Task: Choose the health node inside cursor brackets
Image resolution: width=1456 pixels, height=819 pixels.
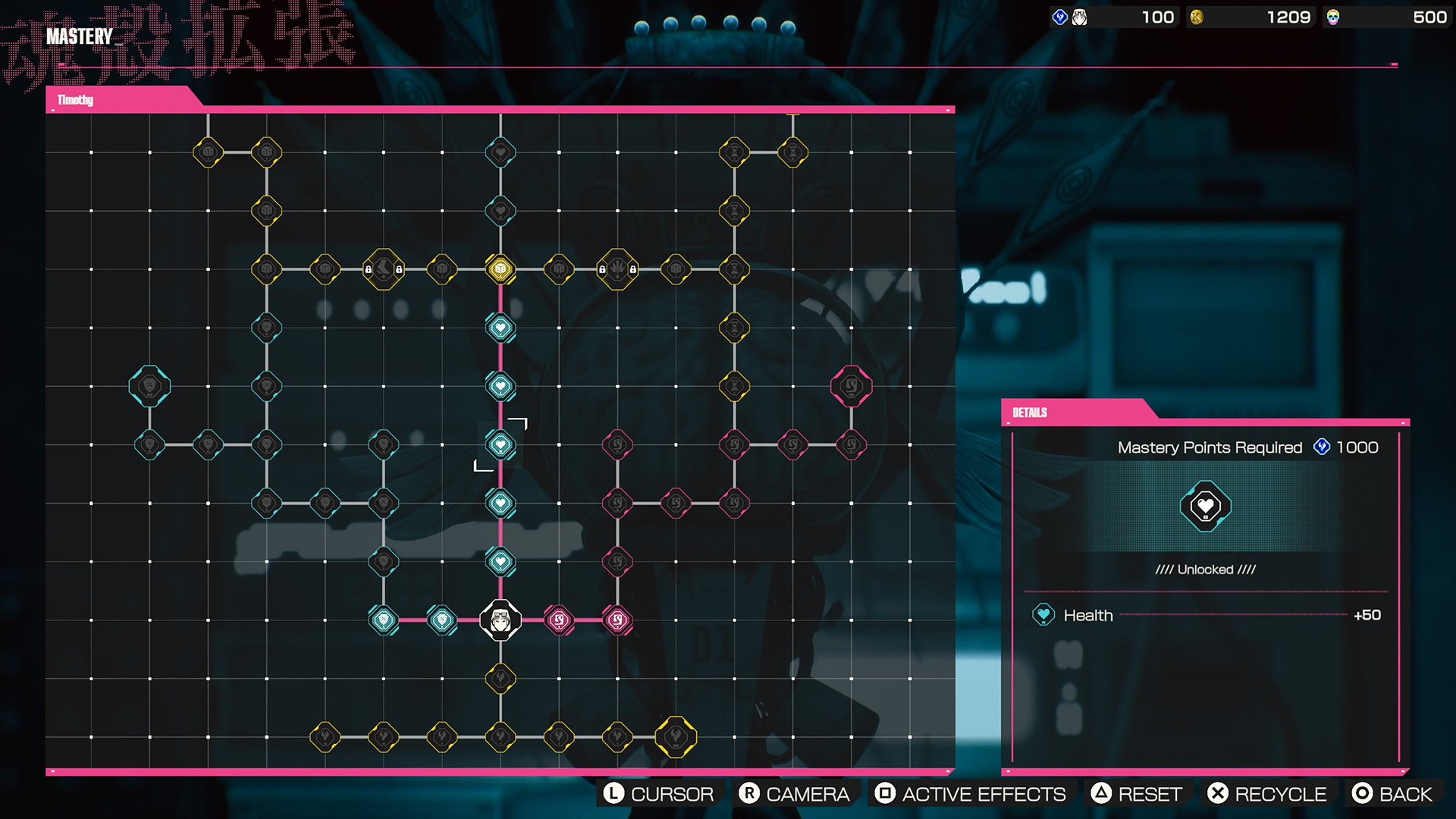Action: tap(500, 445)
